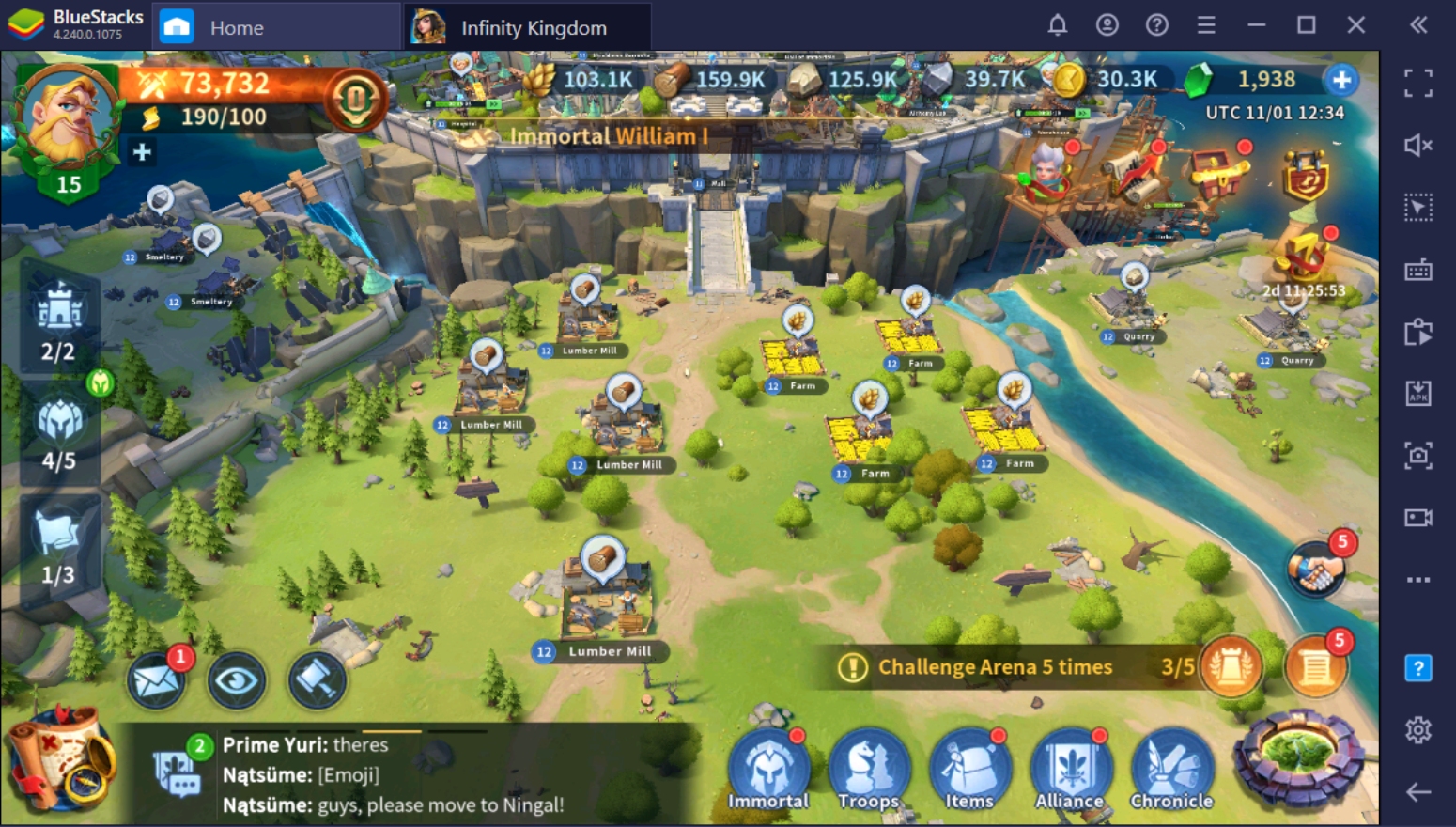Open the treasure chest event icon
The height and width of the screenshot is (827, 1456).
[1217, 172]
